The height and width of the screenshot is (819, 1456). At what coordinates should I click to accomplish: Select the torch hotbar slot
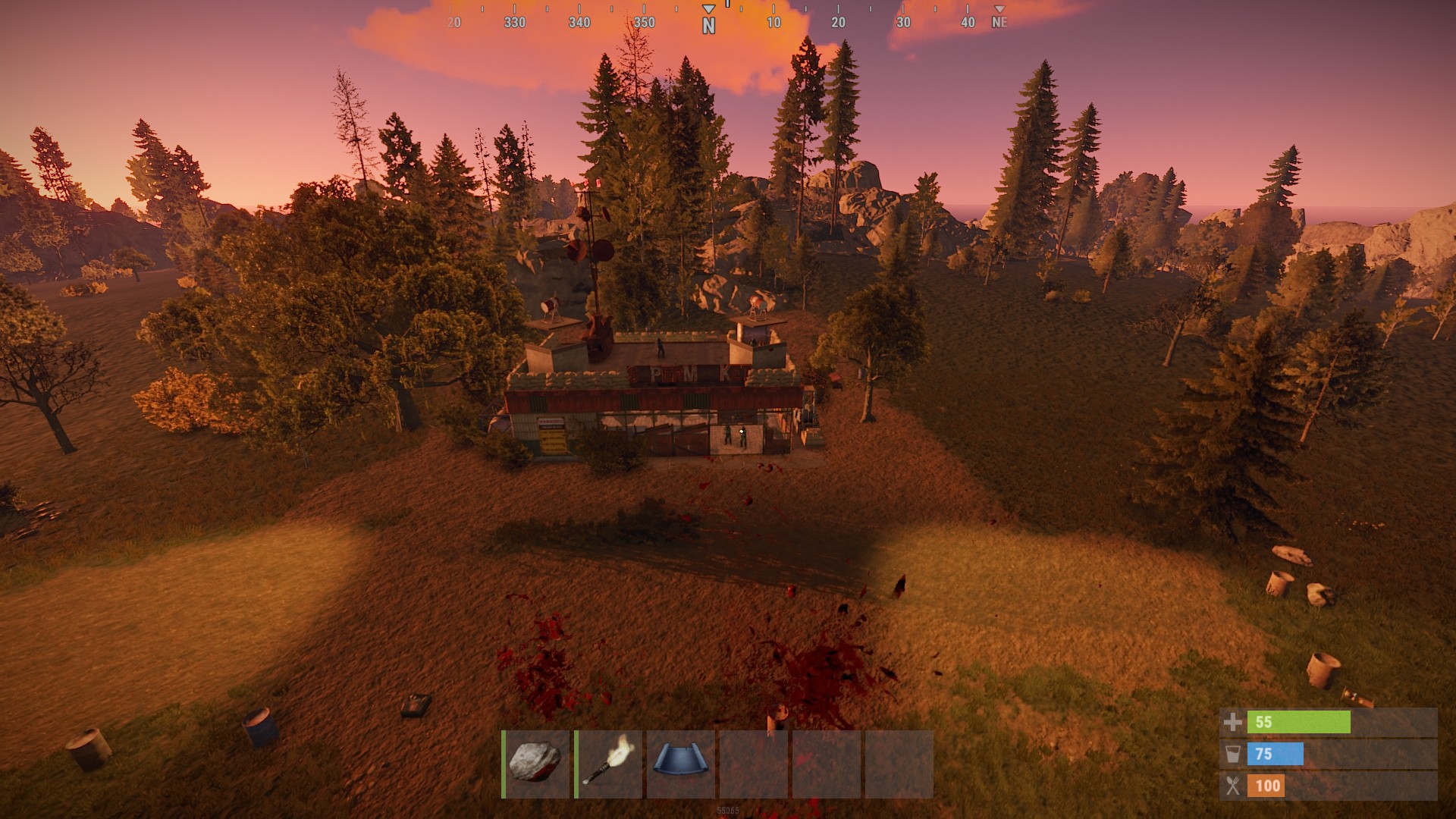[x=609, y=764]
